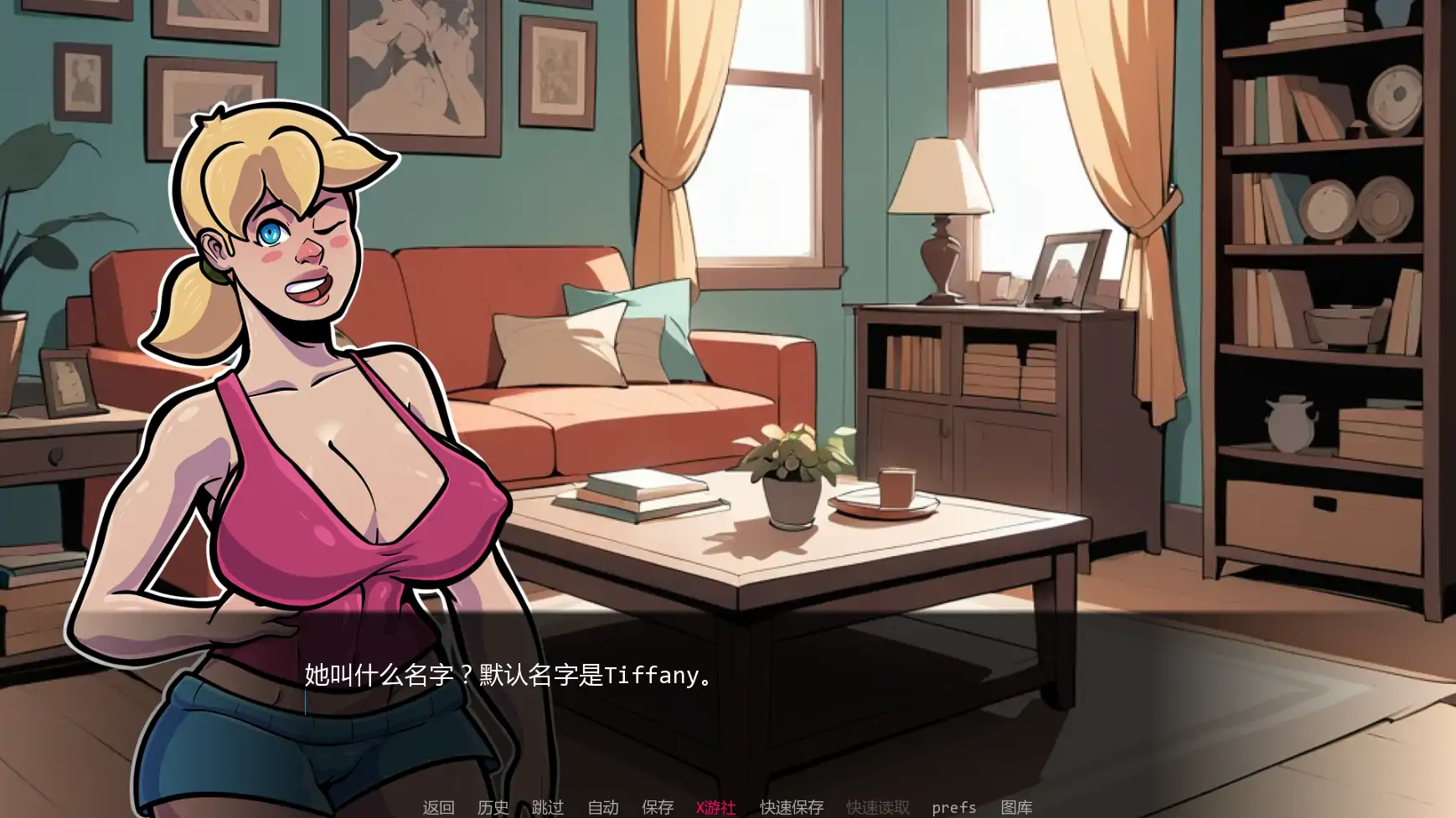点击粉色的X游社链接
The width and height of the screenshot is (1456, 818).
[x=716, y=807]
